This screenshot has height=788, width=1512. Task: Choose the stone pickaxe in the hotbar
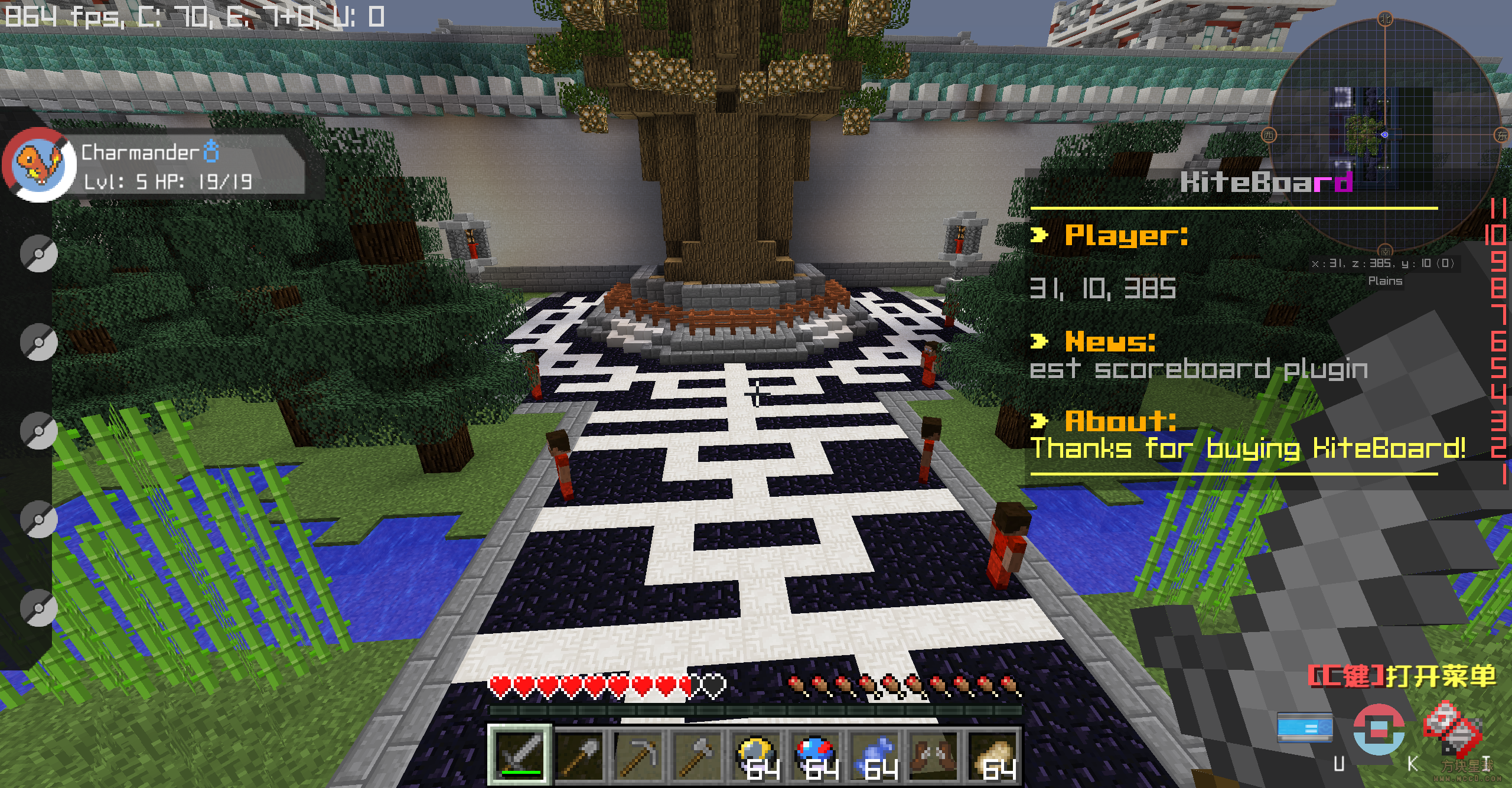click(x=638, y=756)
